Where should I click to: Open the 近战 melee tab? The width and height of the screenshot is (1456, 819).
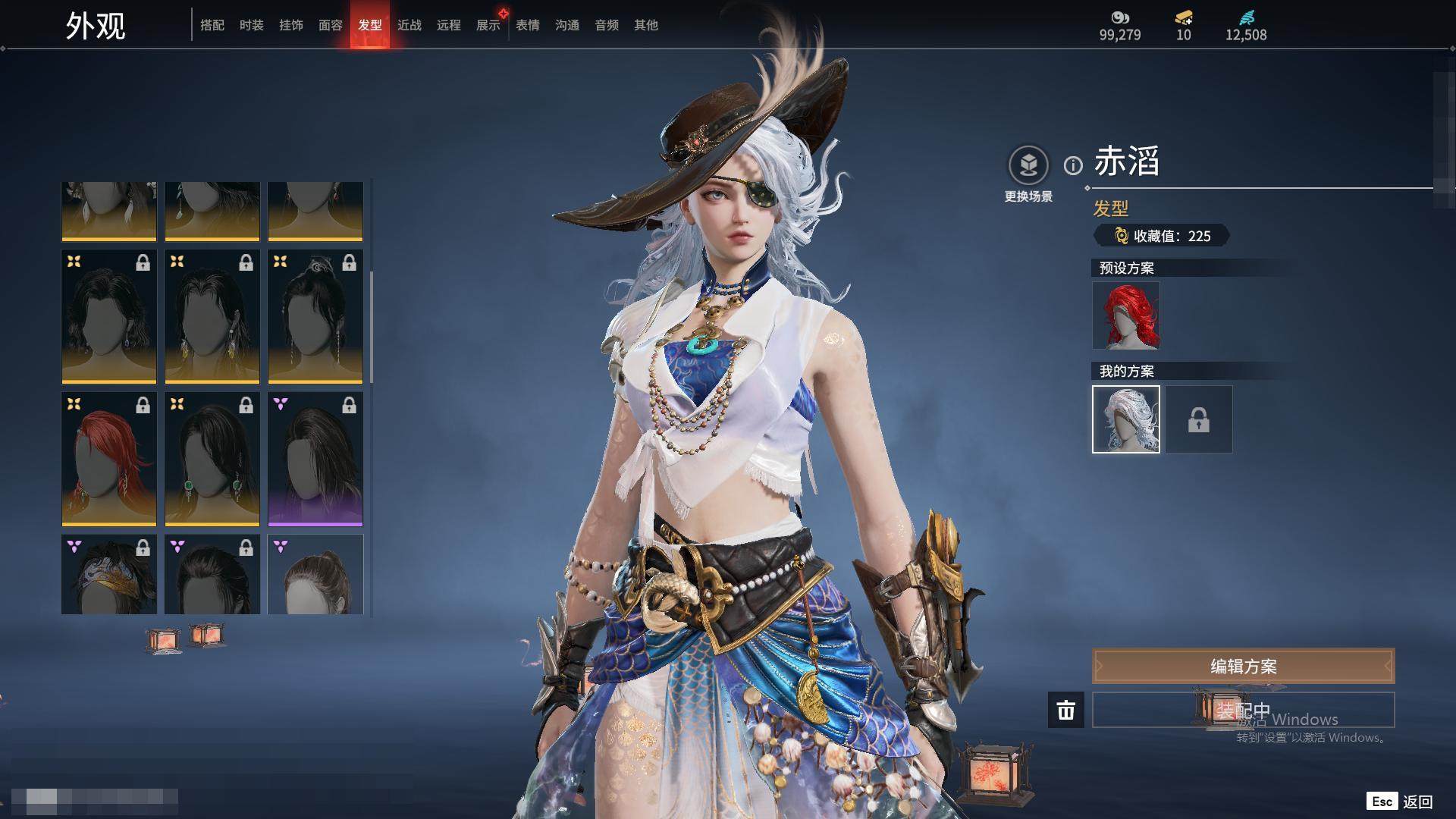(409, 25)
